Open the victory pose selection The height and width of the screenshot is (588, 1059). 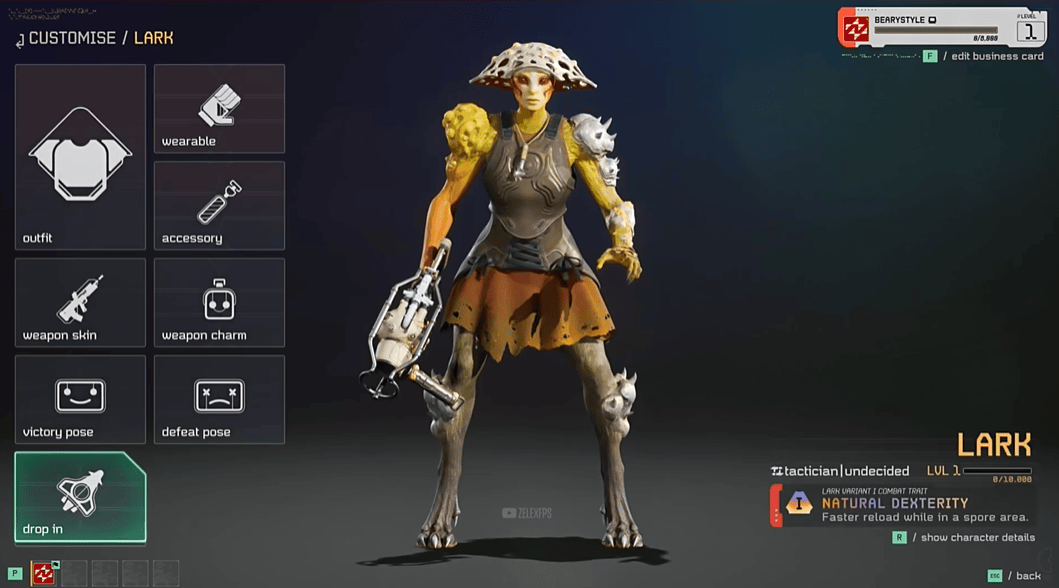point(80,399)
